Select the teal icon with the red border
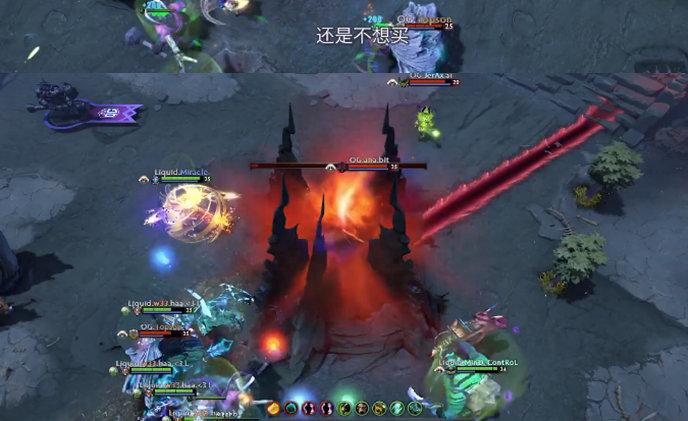 coord(291,408)
